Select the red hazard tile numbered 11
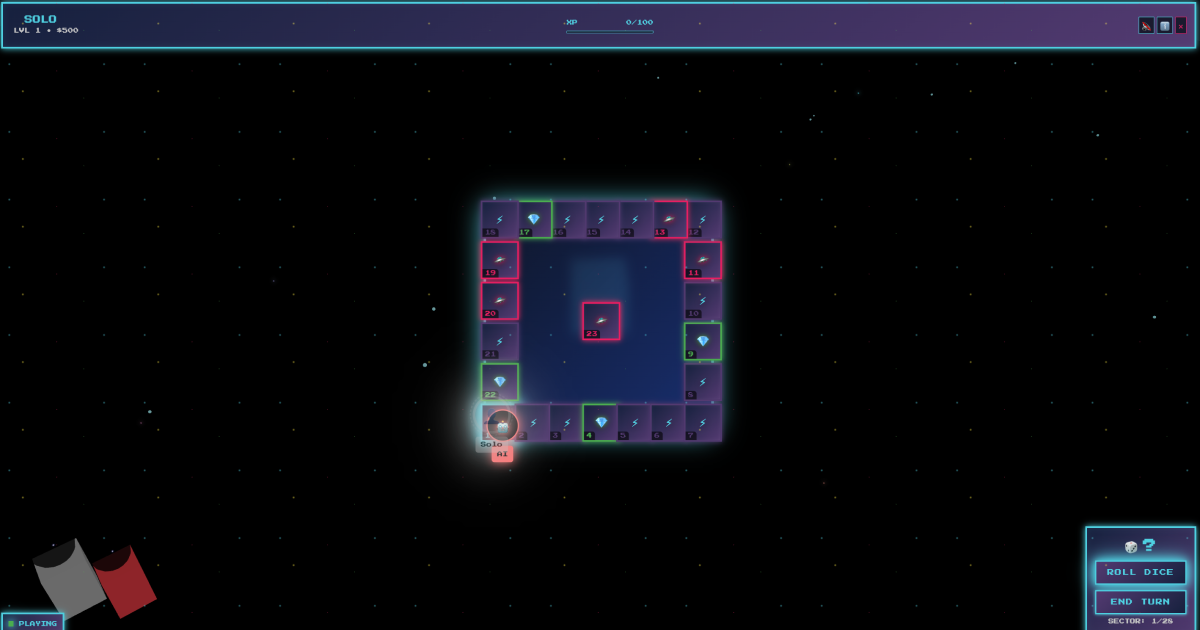This screenshot has height=630, width=1200. 702,260
